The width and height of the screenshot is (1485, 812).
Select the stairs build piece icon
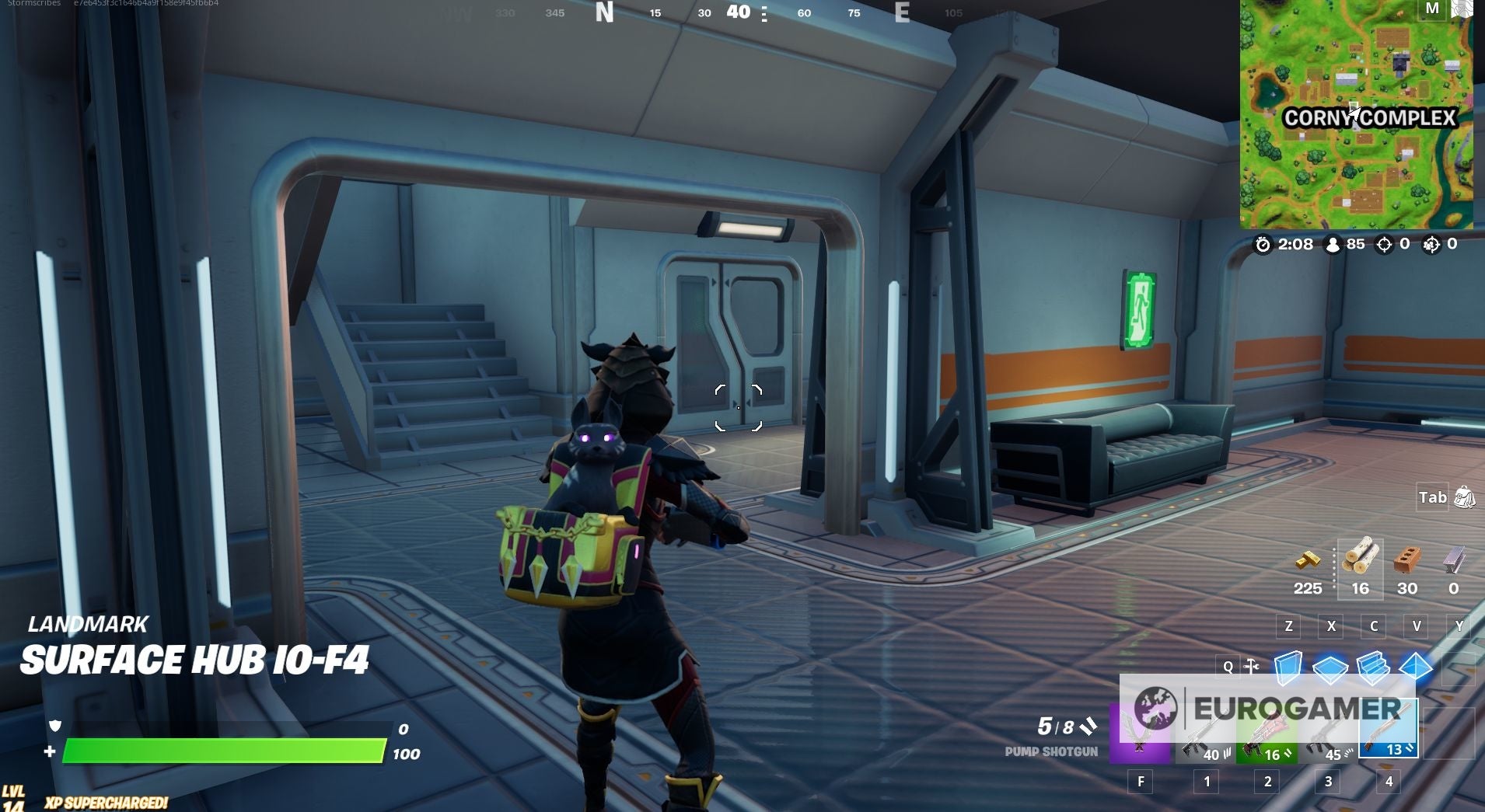pyautogui.click(x=1372, y=667)
